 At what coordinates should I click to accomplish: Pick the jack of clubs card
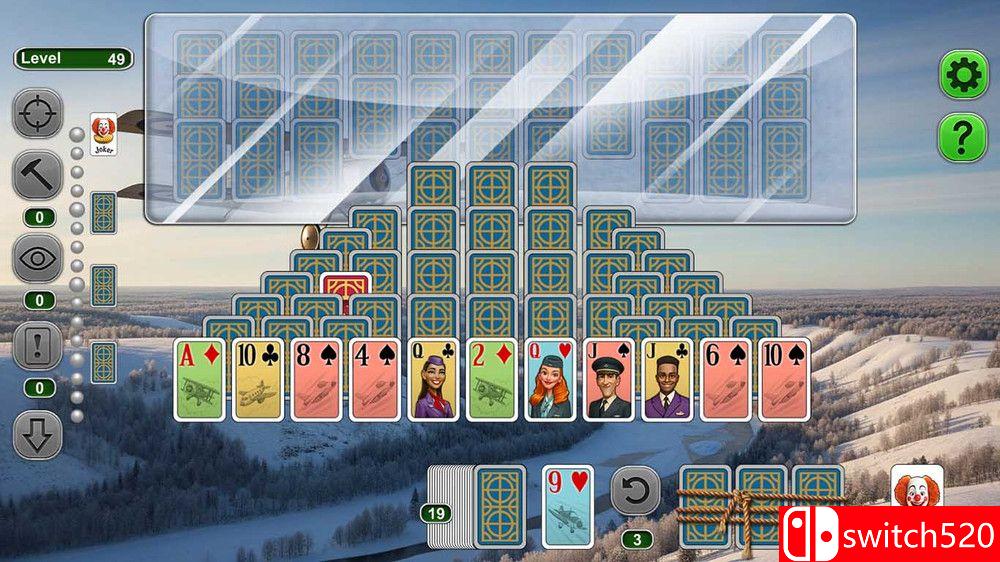pos(668,379)
